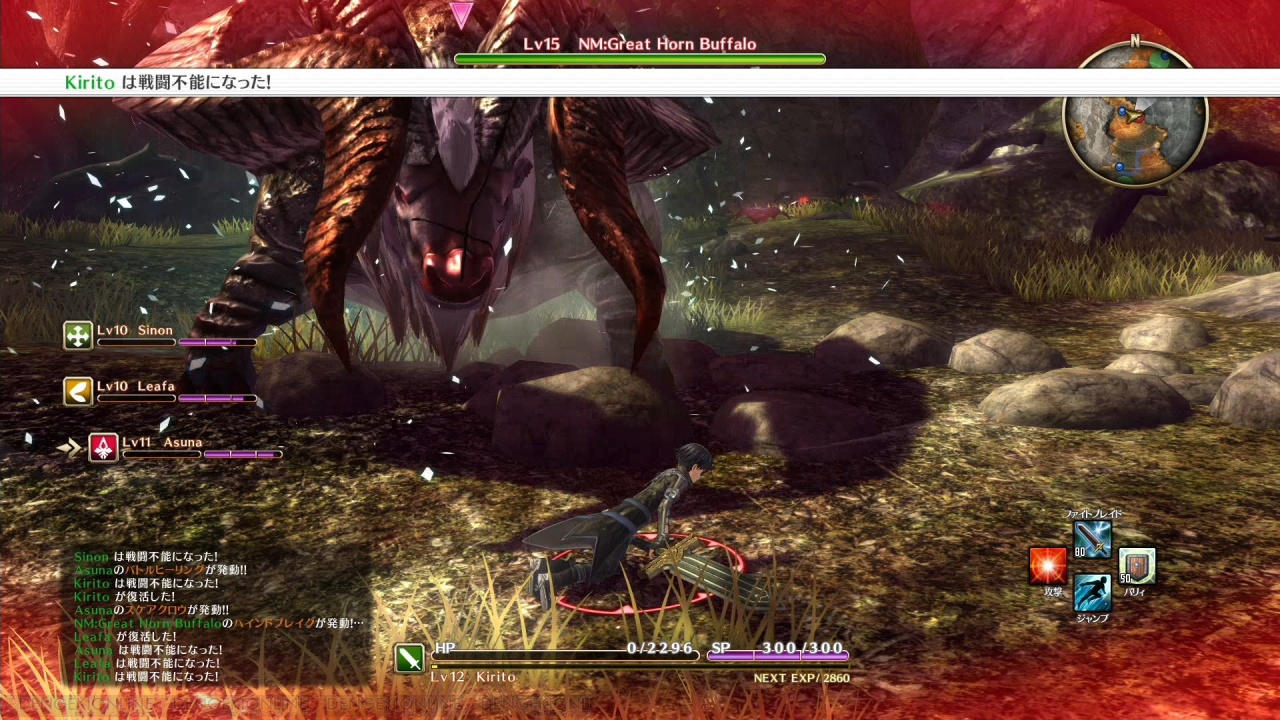Screen dimensions: 1280x720
Task: Select the Jump (ジャンプ) skill icon
Action: tap(1092, 593)
